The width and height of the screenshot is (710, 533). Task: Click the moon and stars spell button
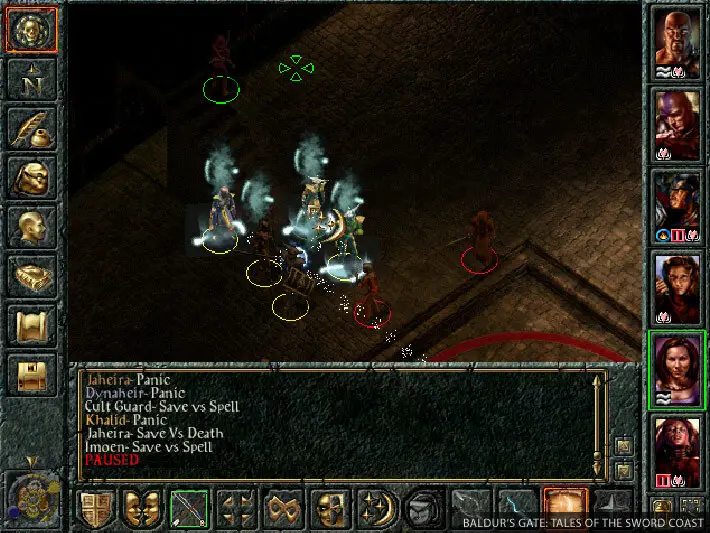tap(379, 508)
